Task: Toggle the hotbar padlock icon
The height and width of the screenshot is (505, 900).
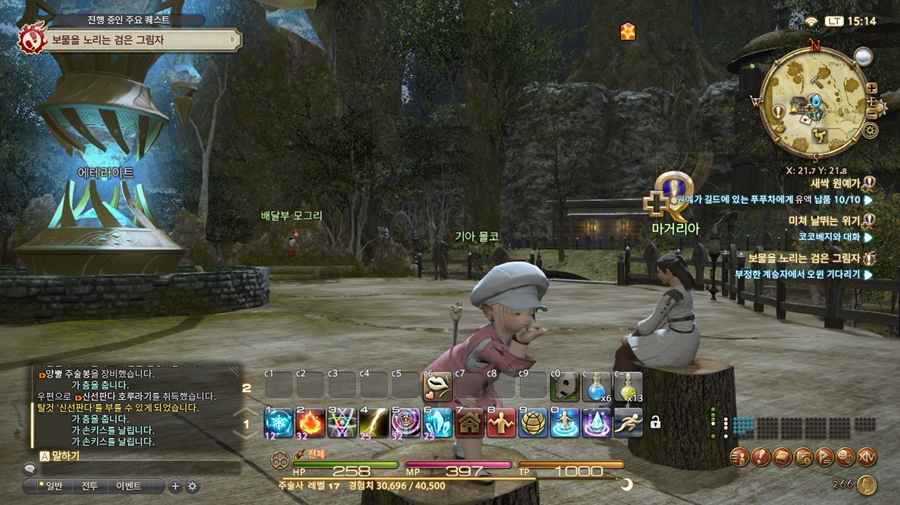Action: 655,422
